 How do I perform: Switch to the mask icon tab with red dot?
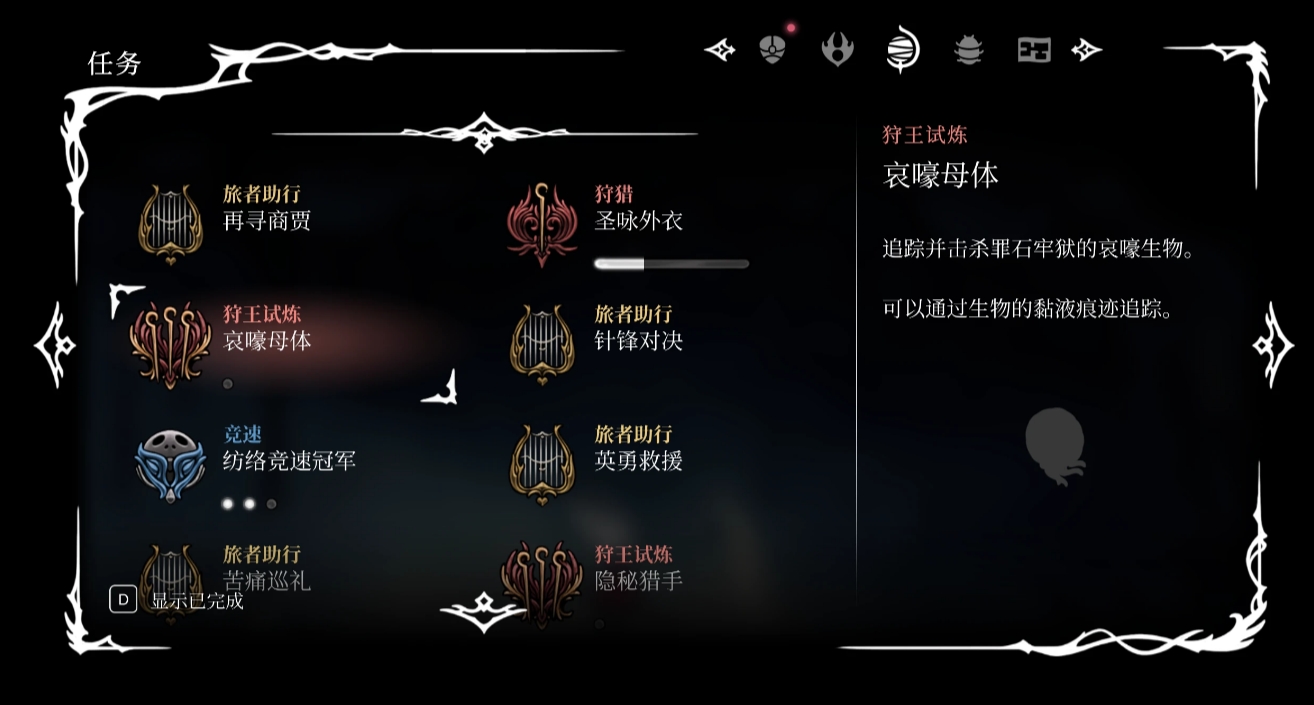(772, 49)
